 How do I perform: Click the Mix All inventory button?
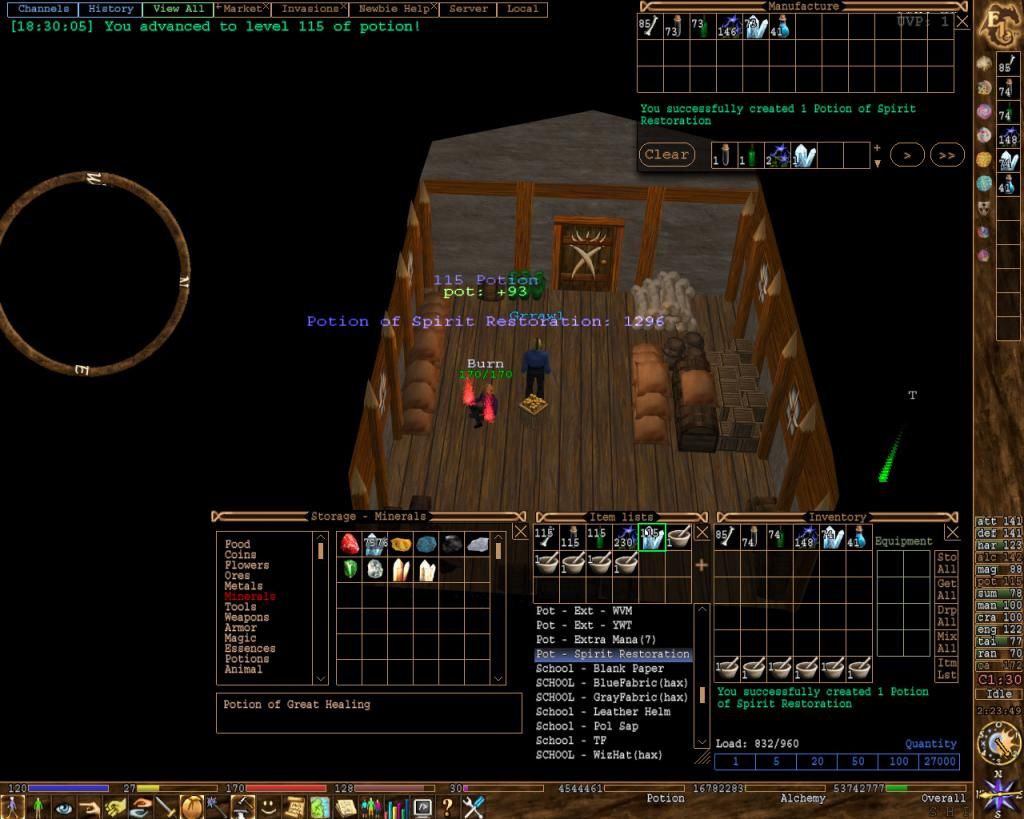tap(946, 642)
